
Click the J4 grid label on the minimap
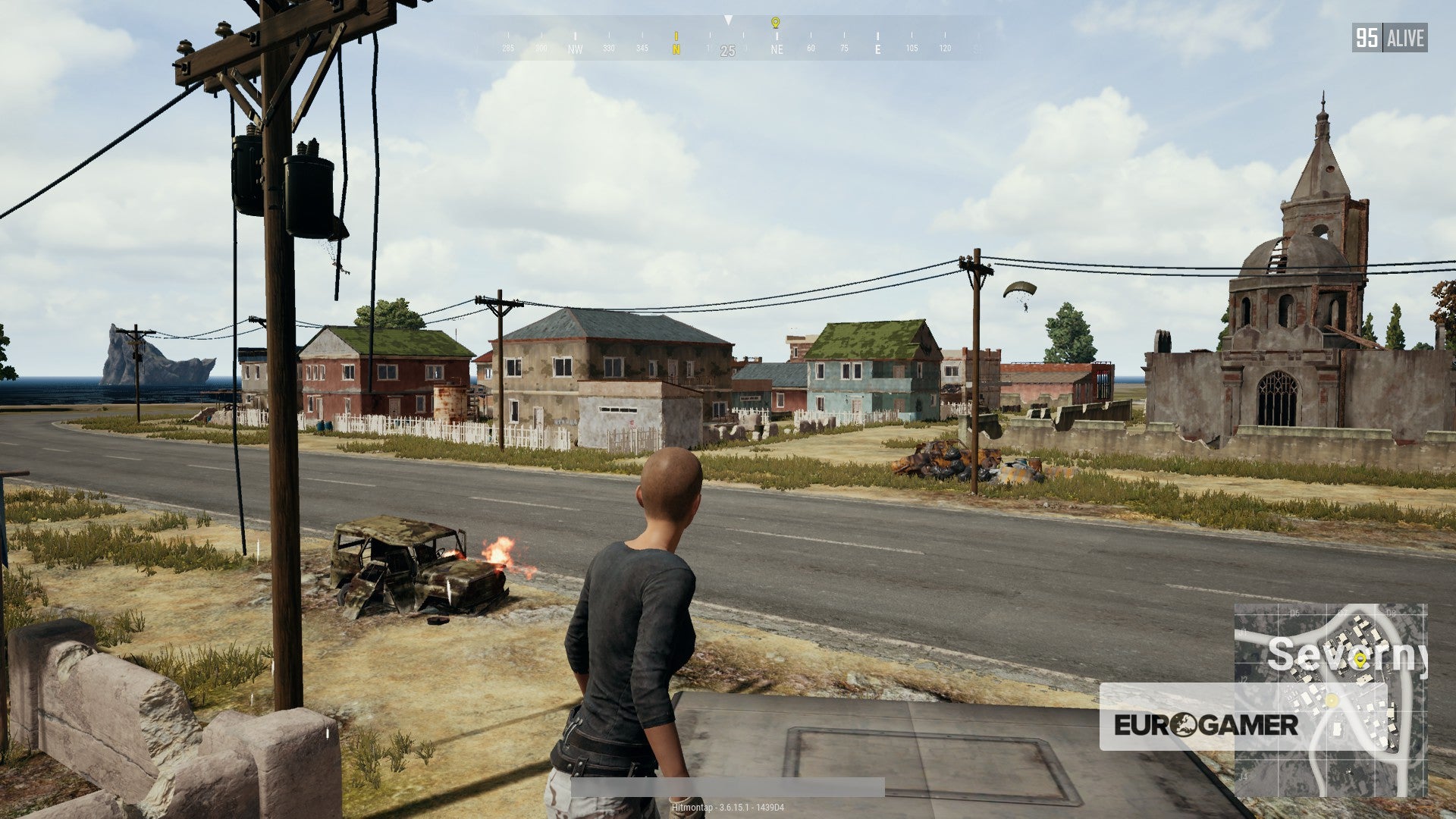[x=1243, y=777]
